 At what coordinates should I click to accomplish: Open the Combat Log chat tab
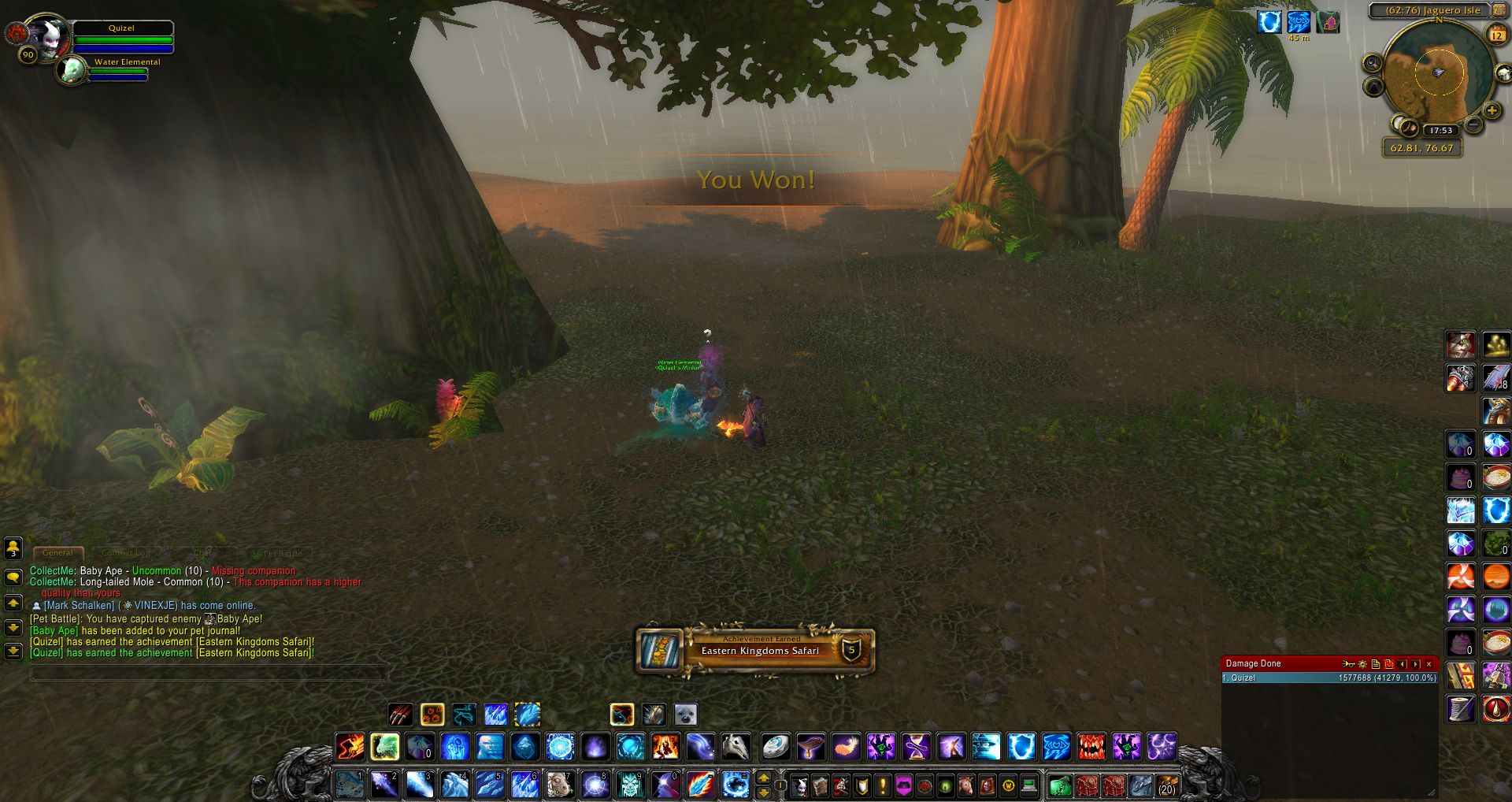(126, 553)
